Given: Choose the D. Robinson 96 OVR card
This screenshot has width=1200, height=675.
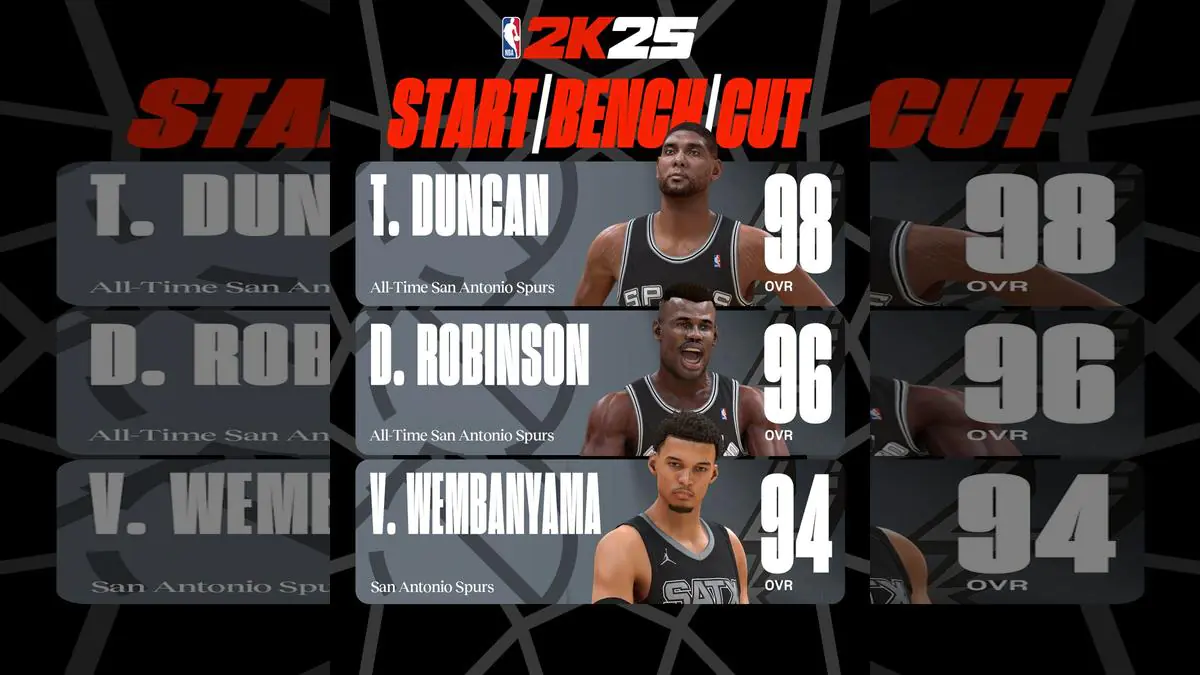Looking at the screenshot, I should click(598, 383).
